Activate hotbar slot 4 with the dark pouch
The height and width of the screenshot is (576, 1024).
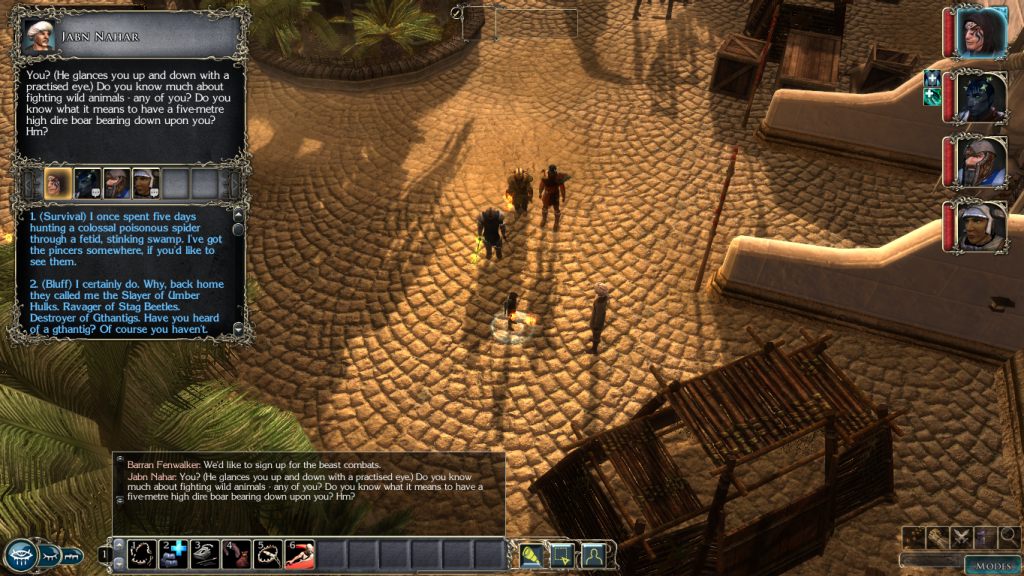236,553
